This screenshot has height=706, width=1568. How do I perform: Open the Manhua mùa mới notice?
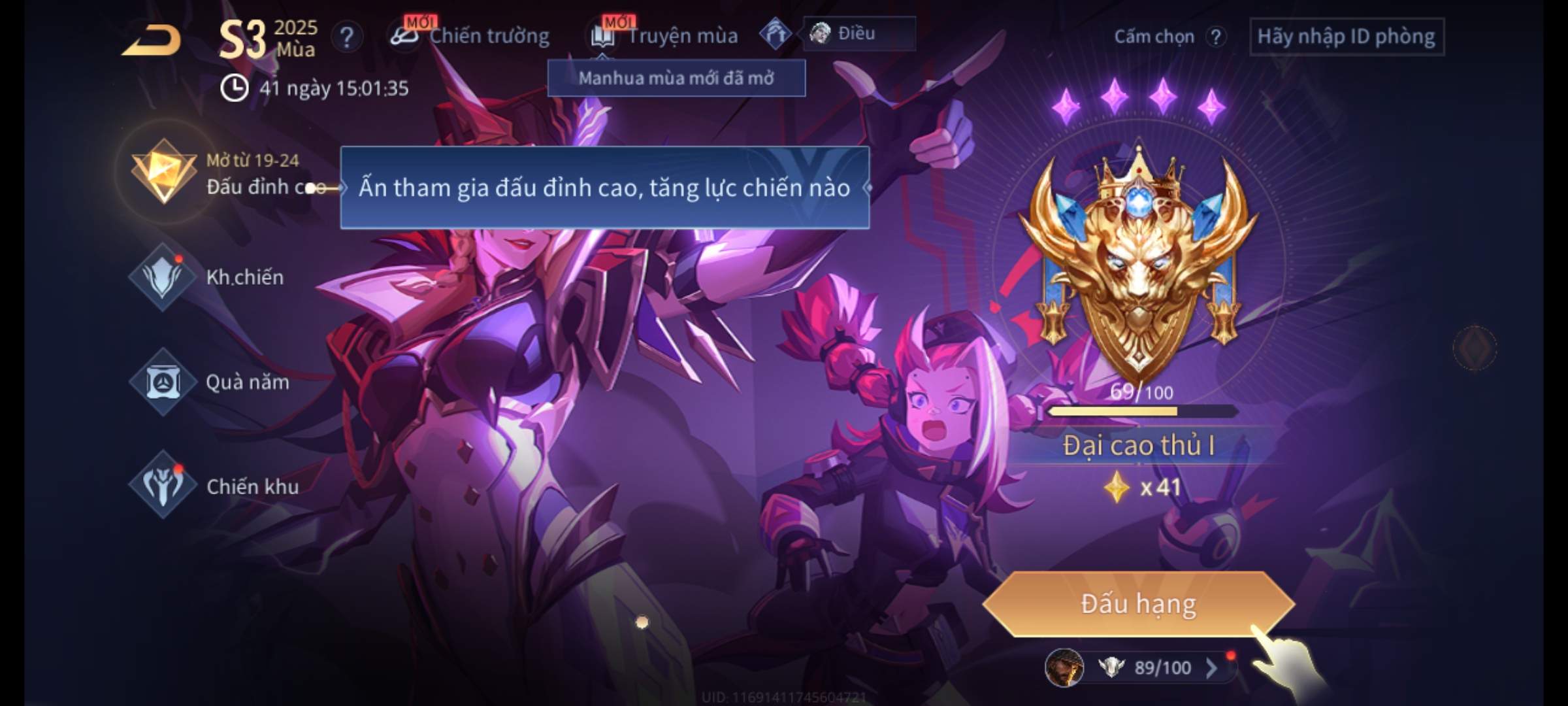coord(676,78)
